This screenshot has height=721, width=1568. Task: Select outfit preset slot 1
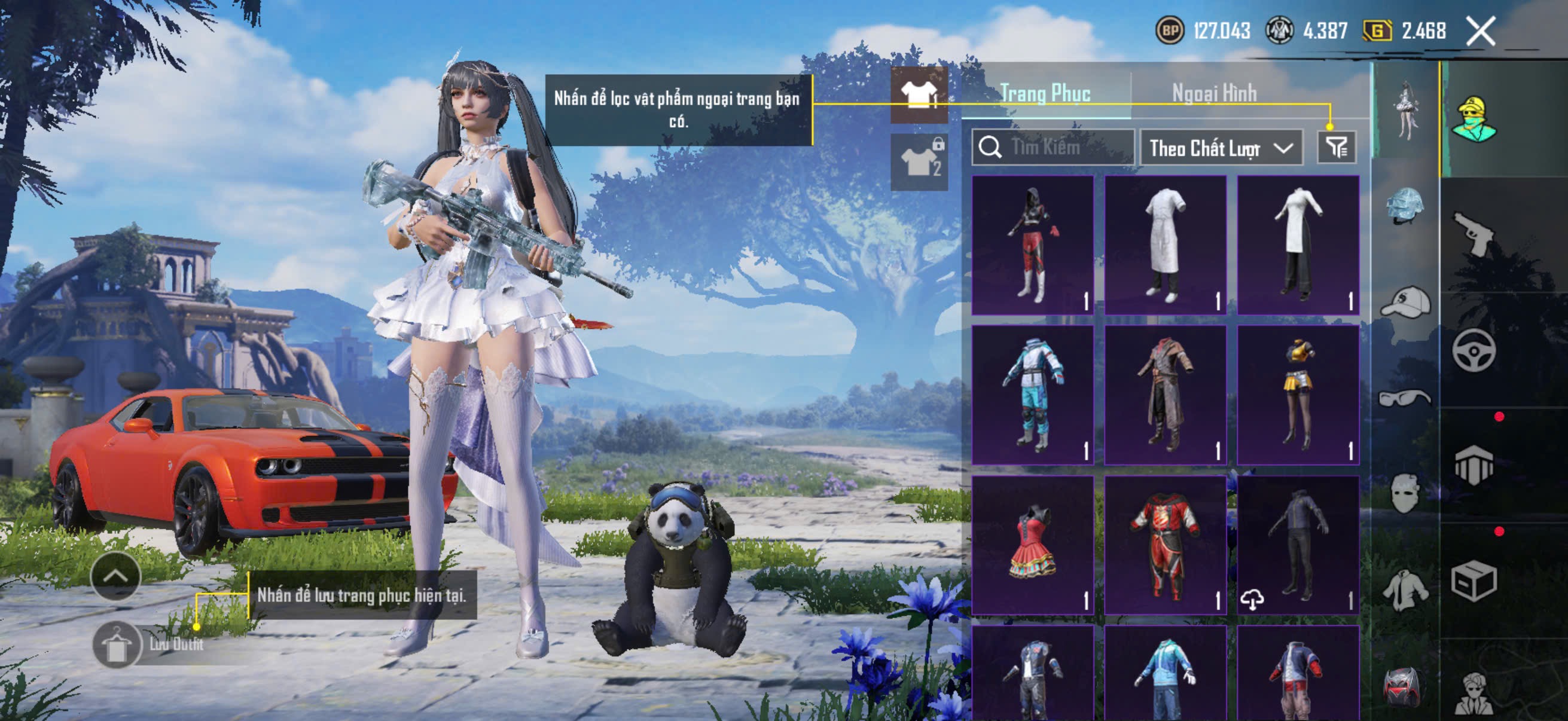(x=919, y=94)
